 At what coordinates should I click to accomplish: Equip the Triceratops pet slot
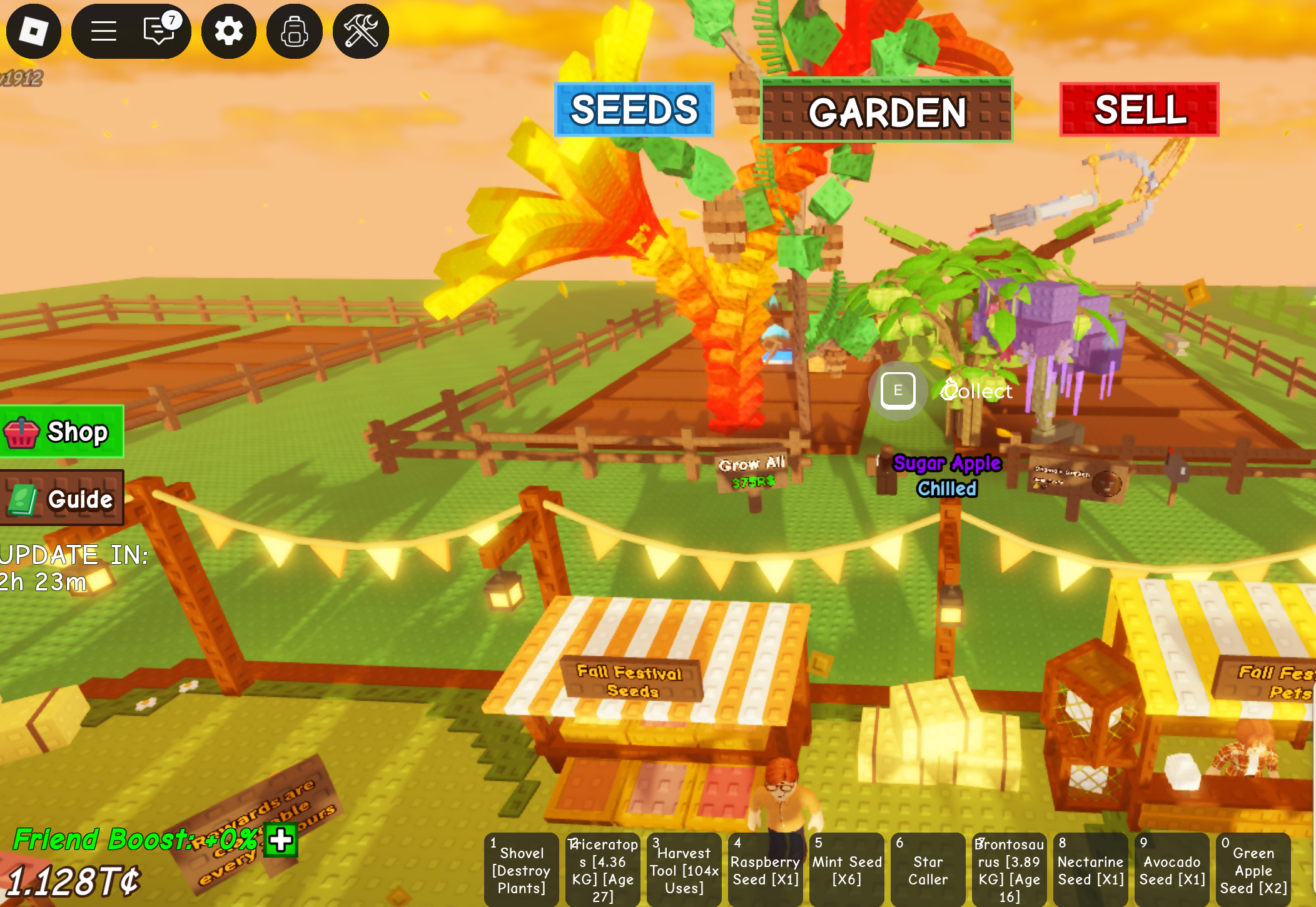[602, 869]
